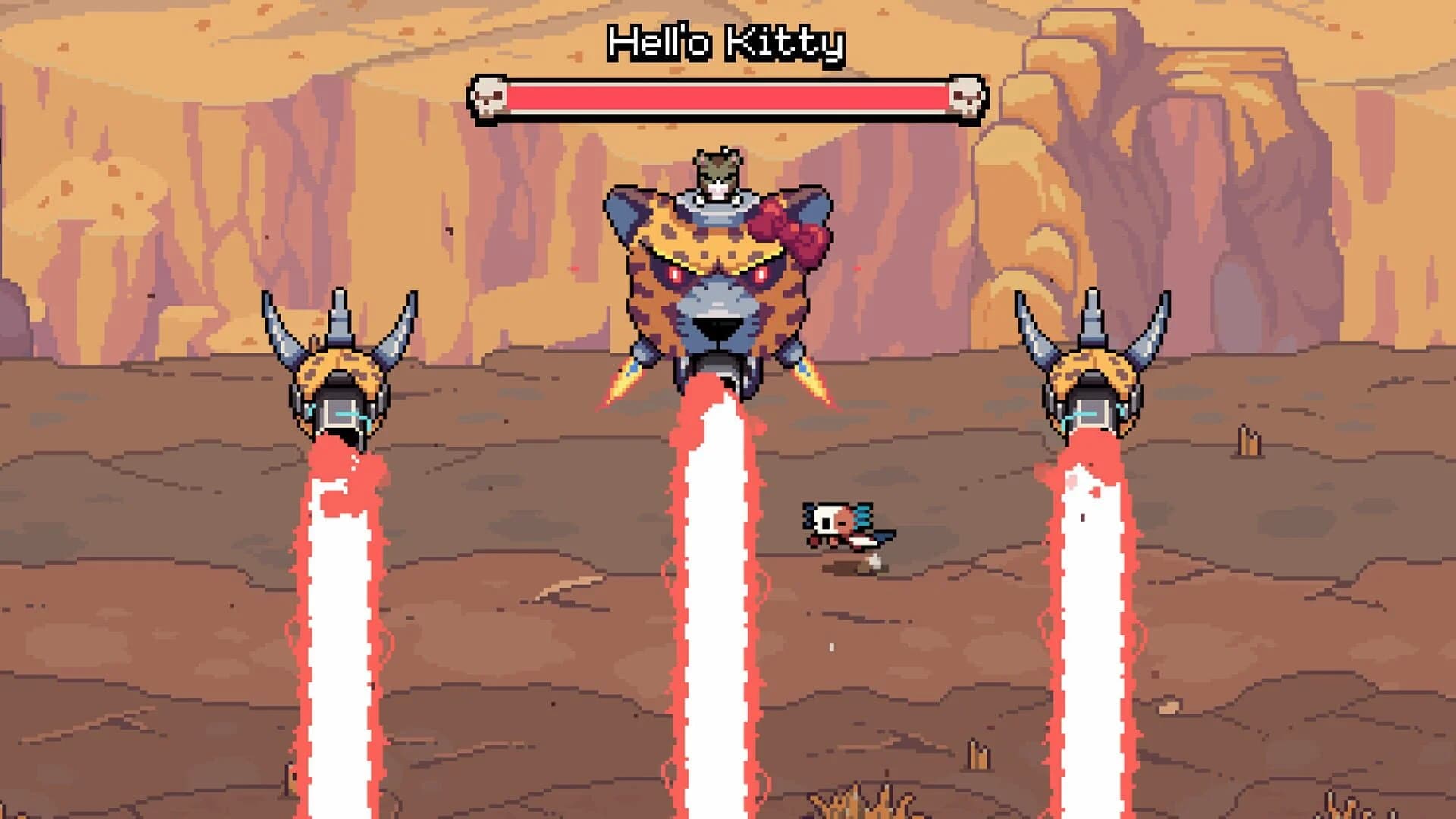Click the right skull icon on the health bar

965,96
